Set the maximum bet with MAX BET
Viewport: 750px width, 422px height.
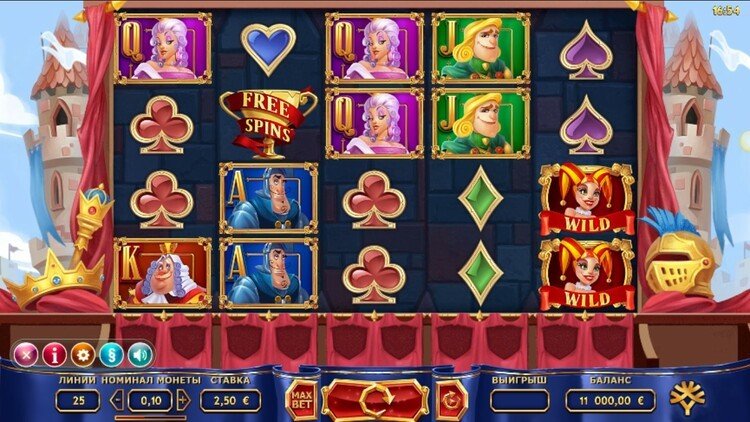click(302, 400)
